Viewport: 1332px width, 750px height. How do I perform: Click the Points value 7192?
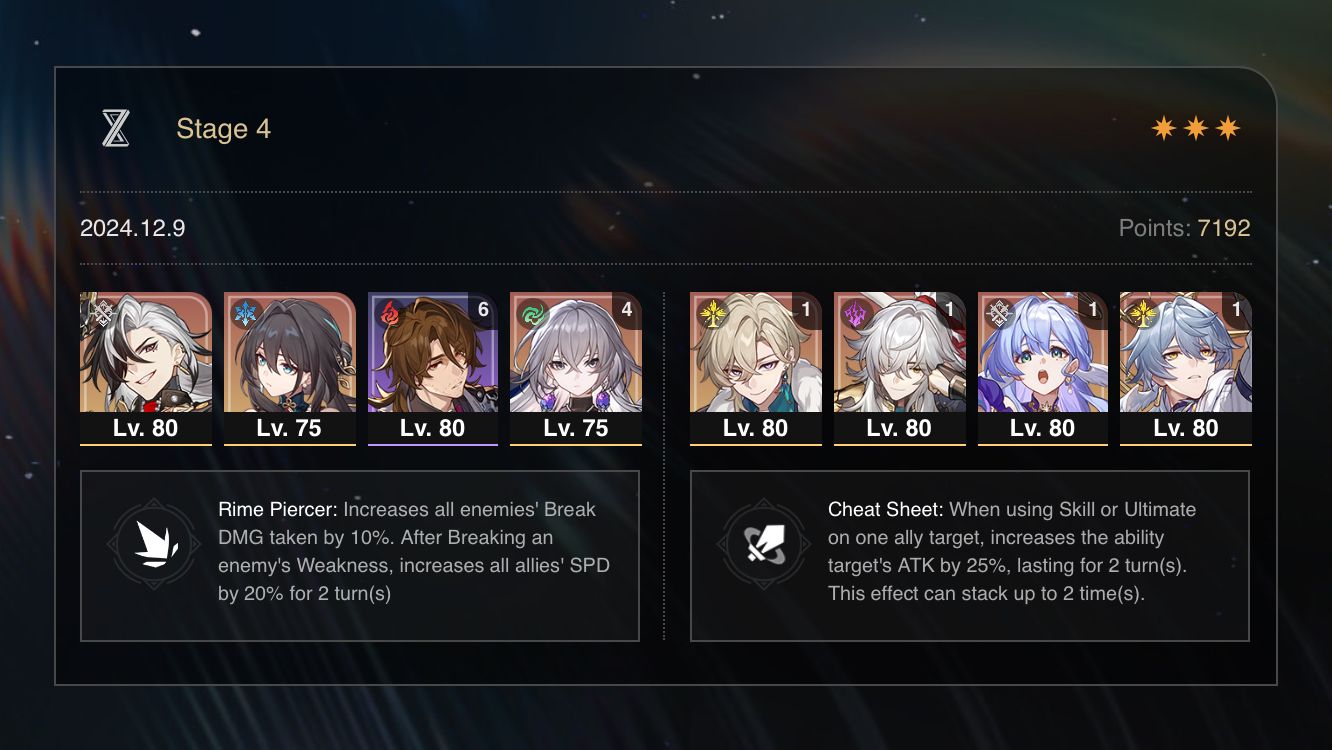pos(1226,228)
